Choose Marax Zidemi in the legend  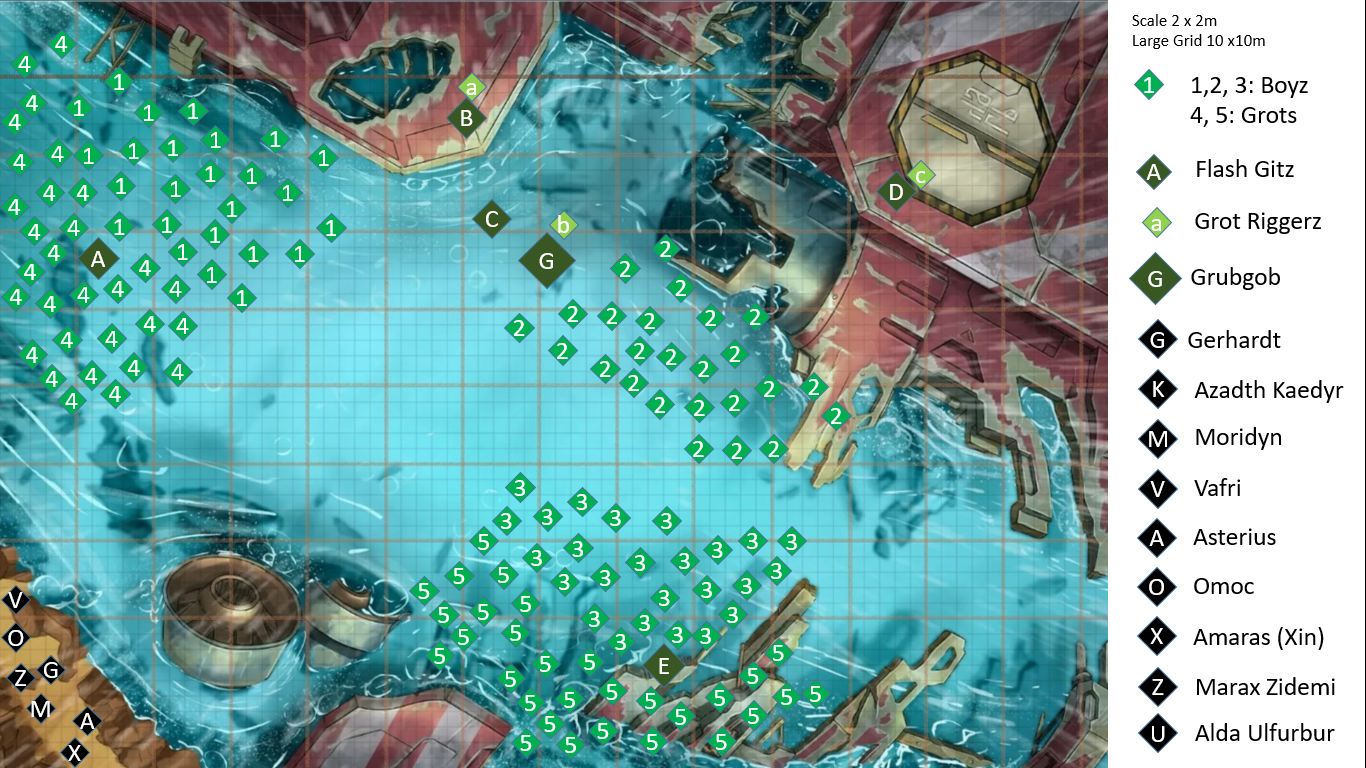1264,687
